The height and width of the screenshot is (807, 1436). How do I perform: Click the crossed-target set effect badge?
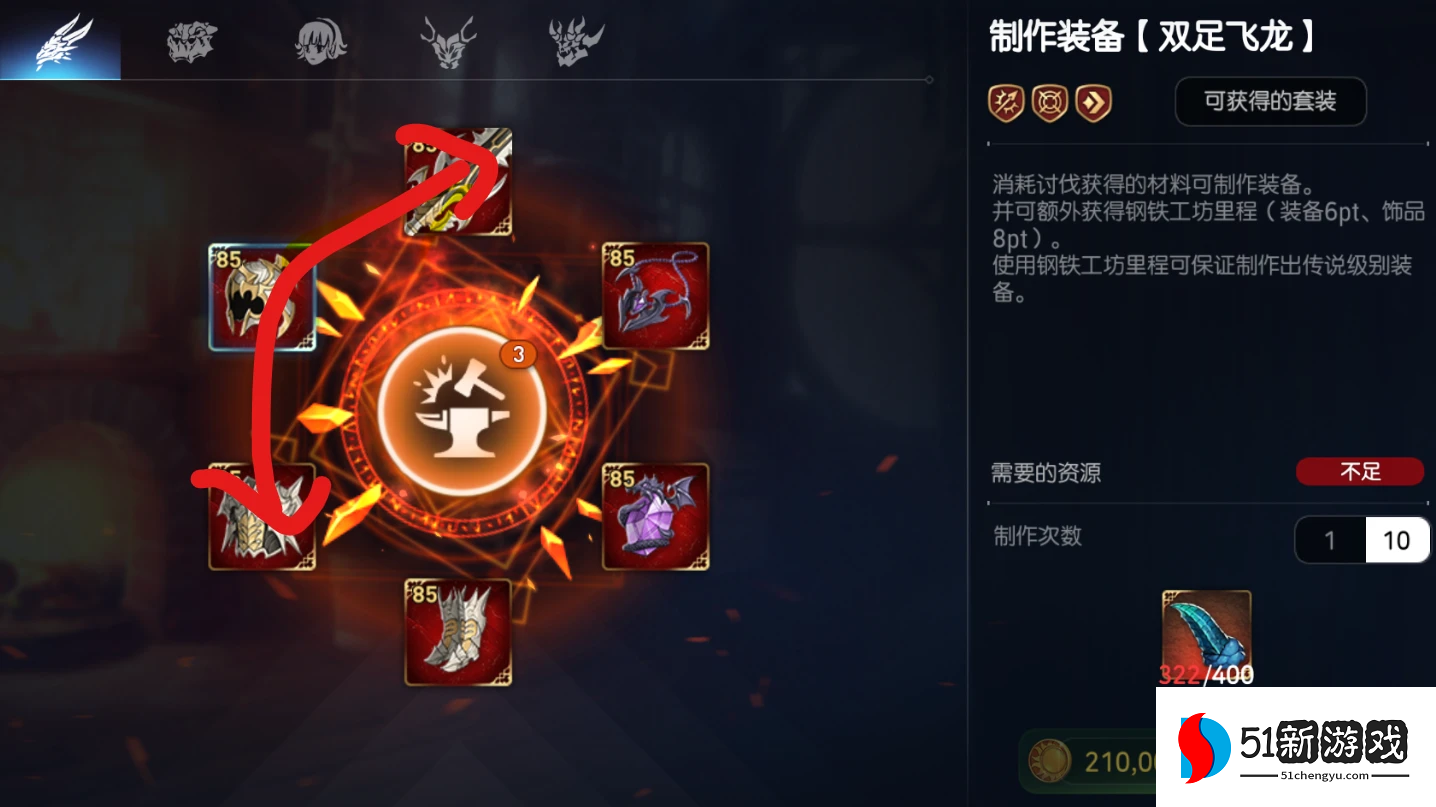(x=1050, y=102)
